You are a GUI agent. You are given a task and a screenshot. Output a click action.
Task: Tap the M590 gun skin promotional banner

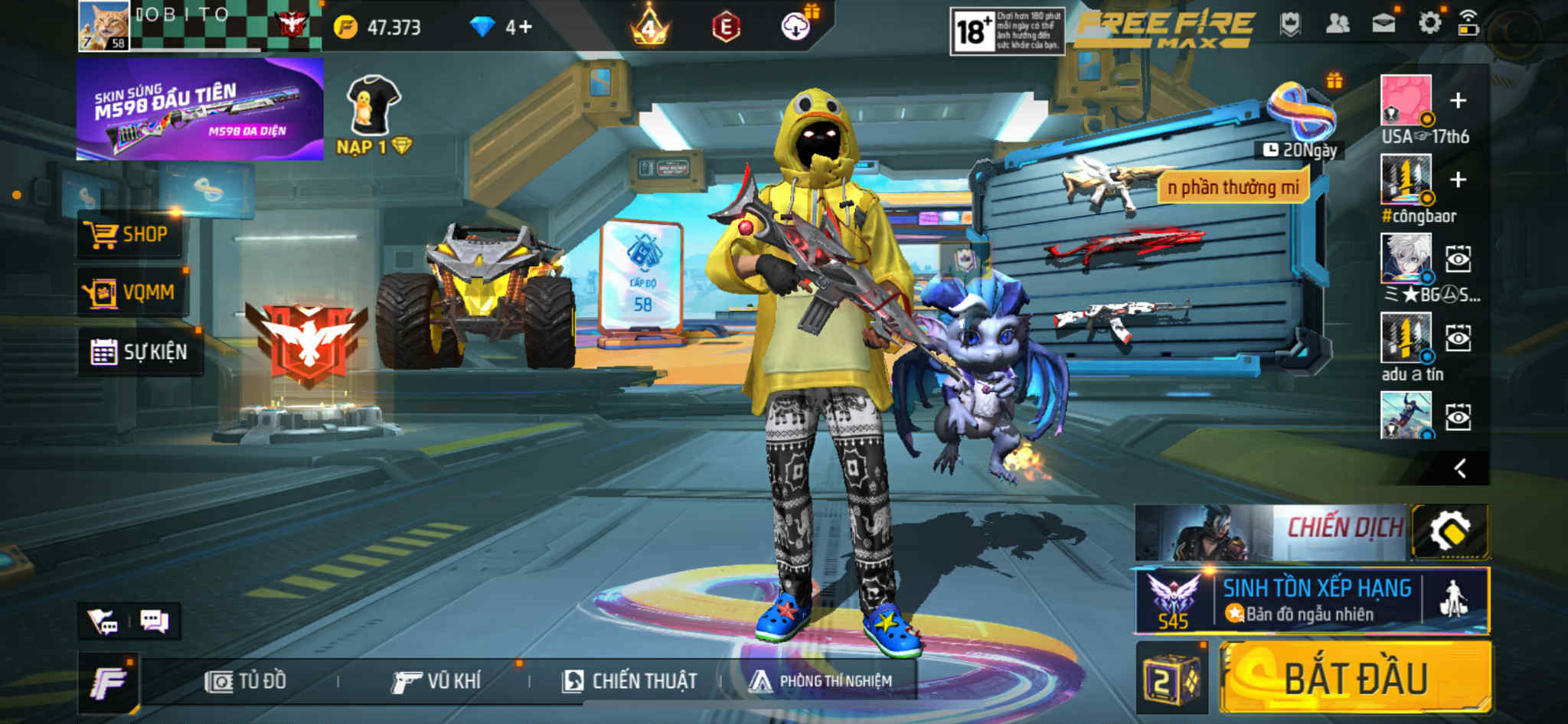click(200, 109)
